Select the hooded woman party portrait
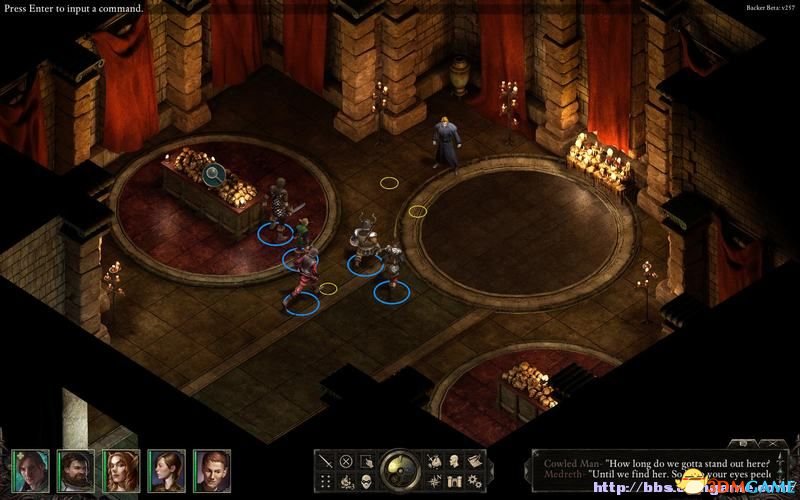The image size is (800, 500). coord(30,468)
